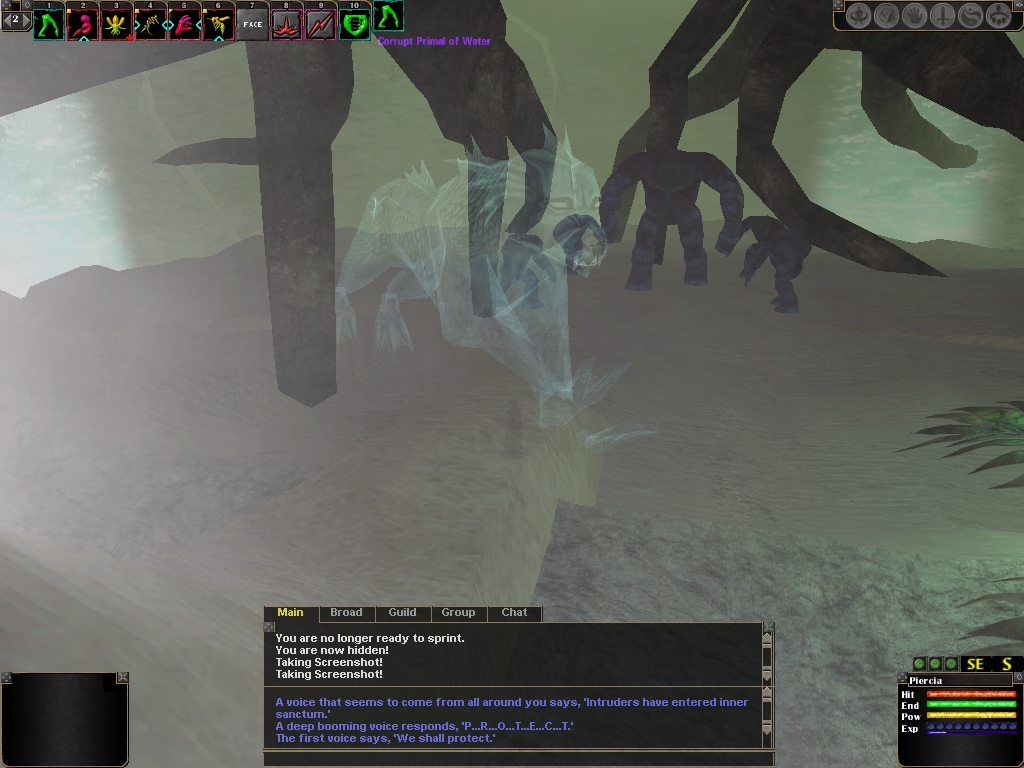Use the red burst ability in slot 8

(287, 24)
